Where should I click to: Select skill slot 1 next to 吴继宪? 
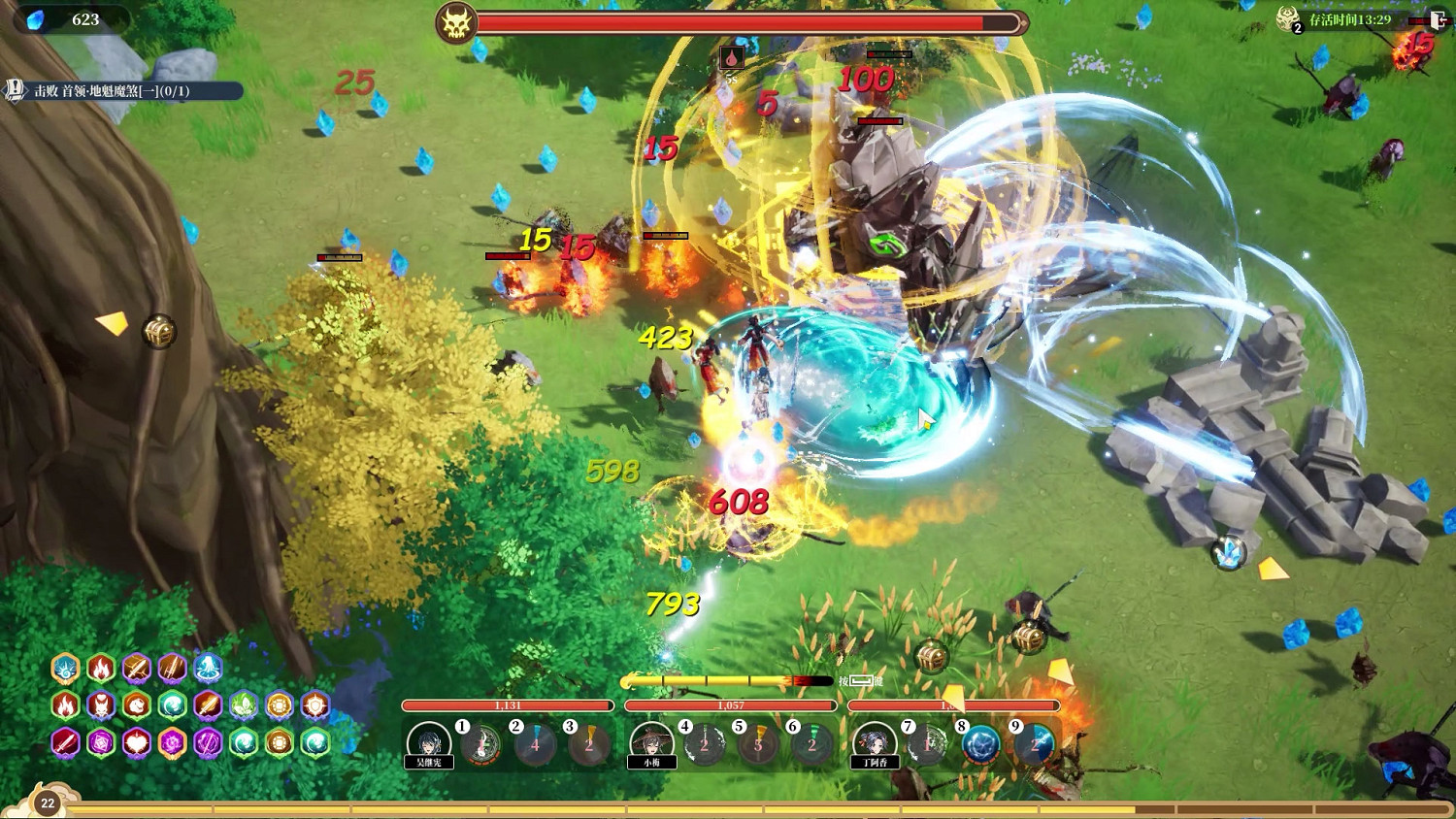pos(480,744)
